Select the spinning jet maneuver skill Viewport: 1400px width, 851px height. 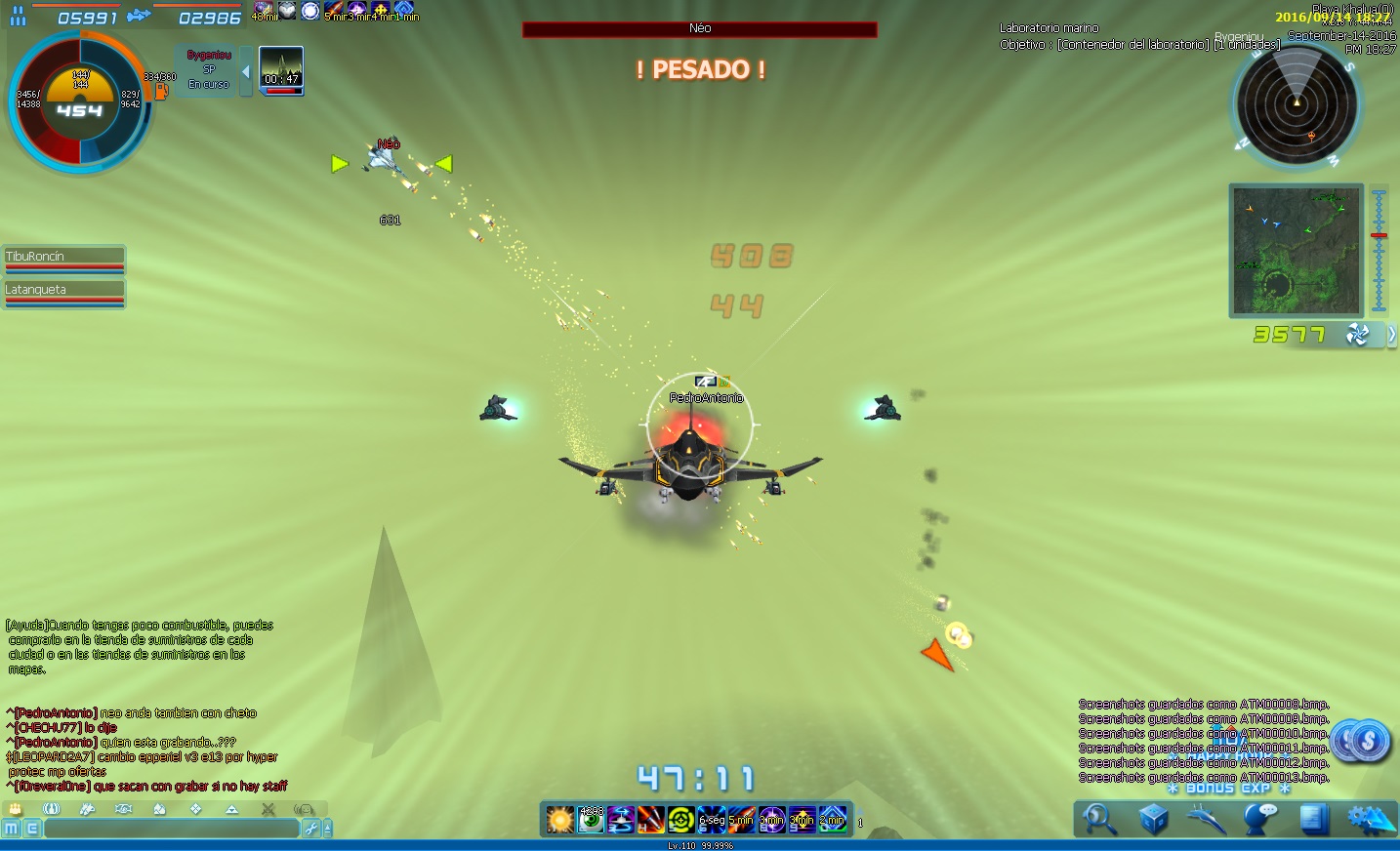coord(621,820)
